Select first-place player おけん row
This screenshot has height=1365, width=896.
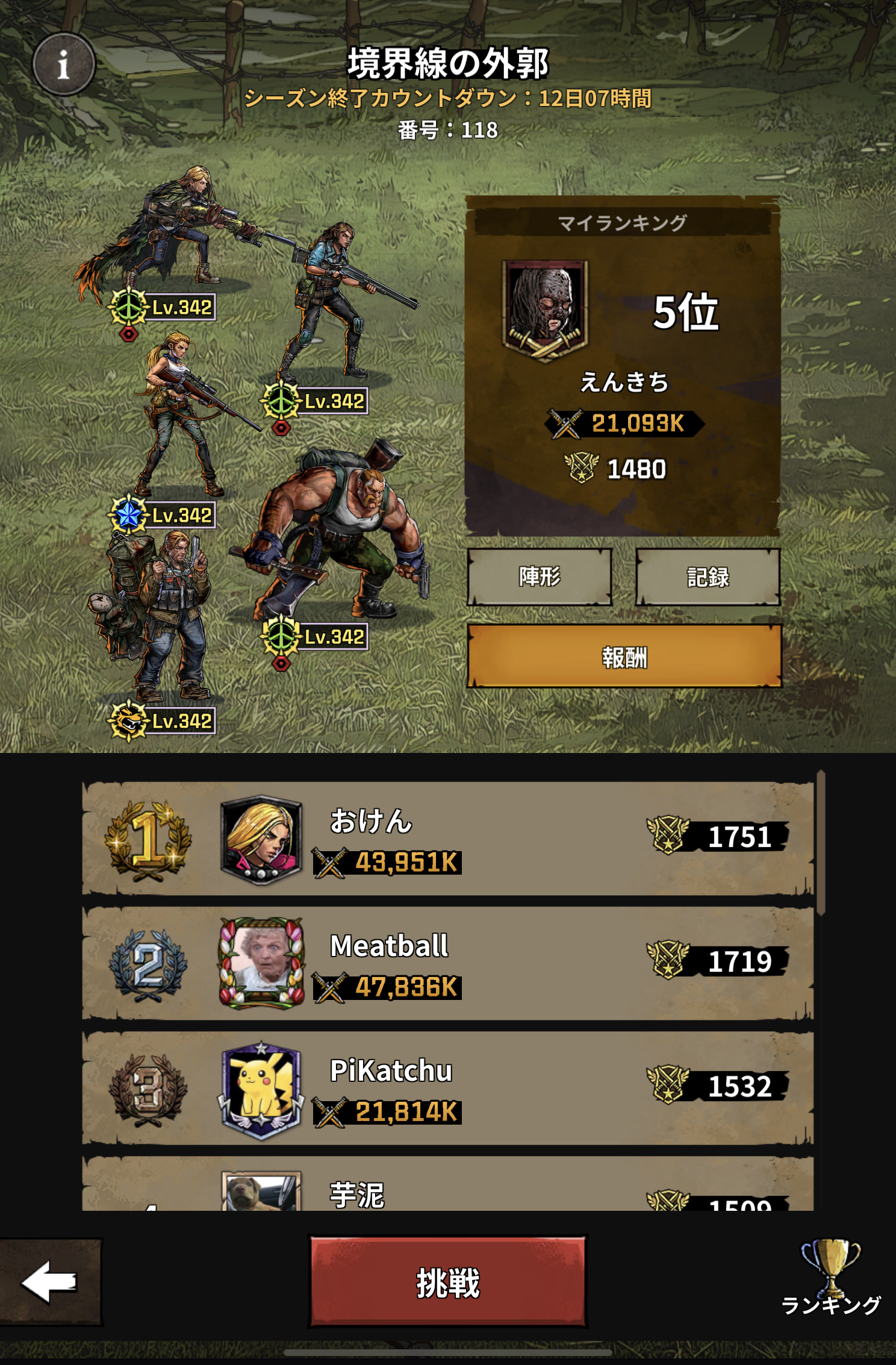coord(447,839)
